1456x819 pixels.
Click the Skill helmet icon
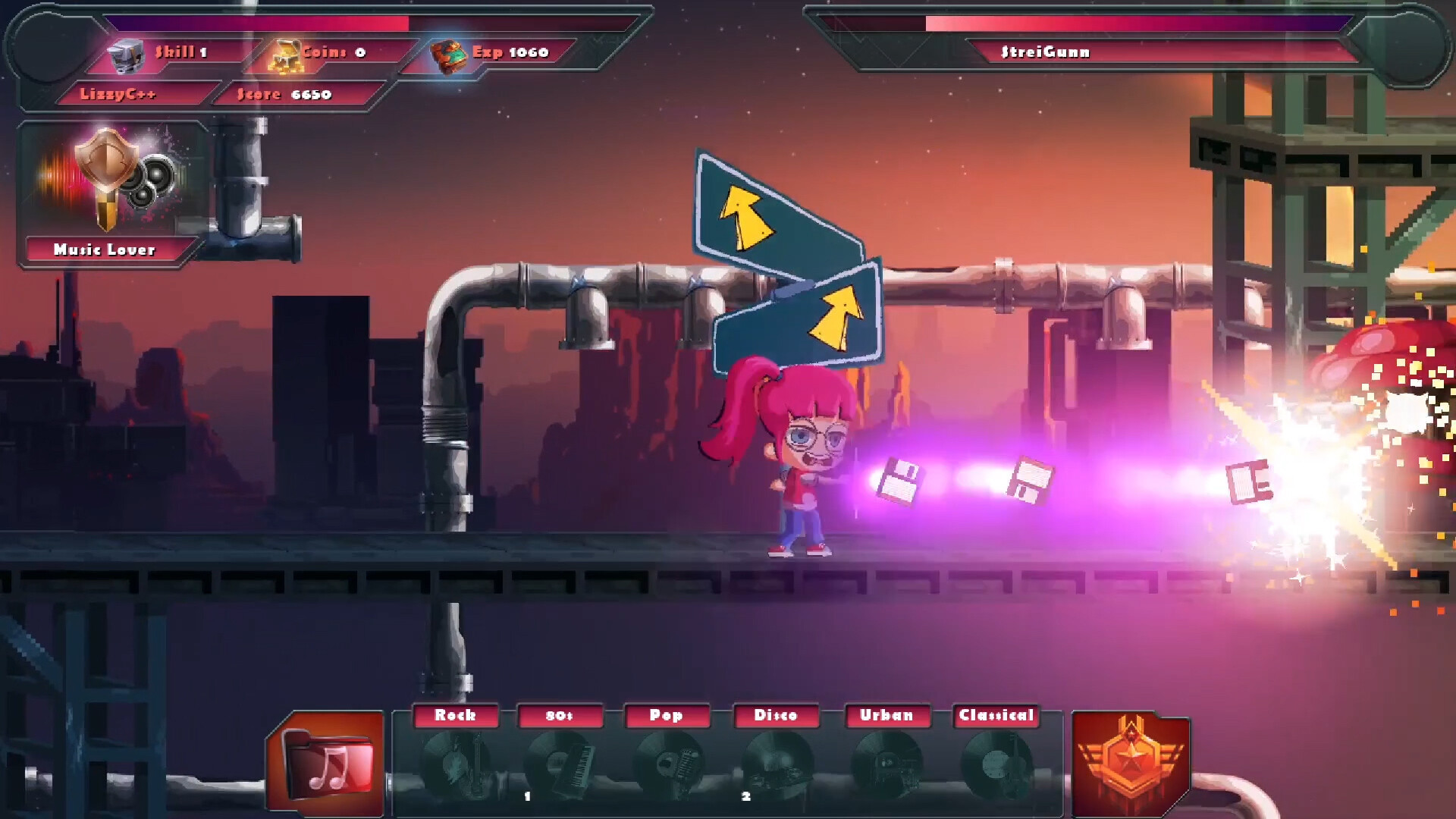pos(126,55)
